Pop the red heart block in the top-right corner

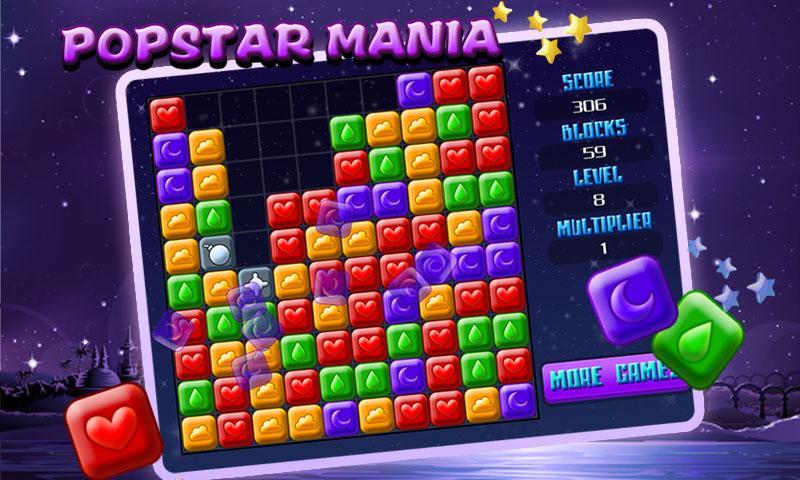point(486,83)
